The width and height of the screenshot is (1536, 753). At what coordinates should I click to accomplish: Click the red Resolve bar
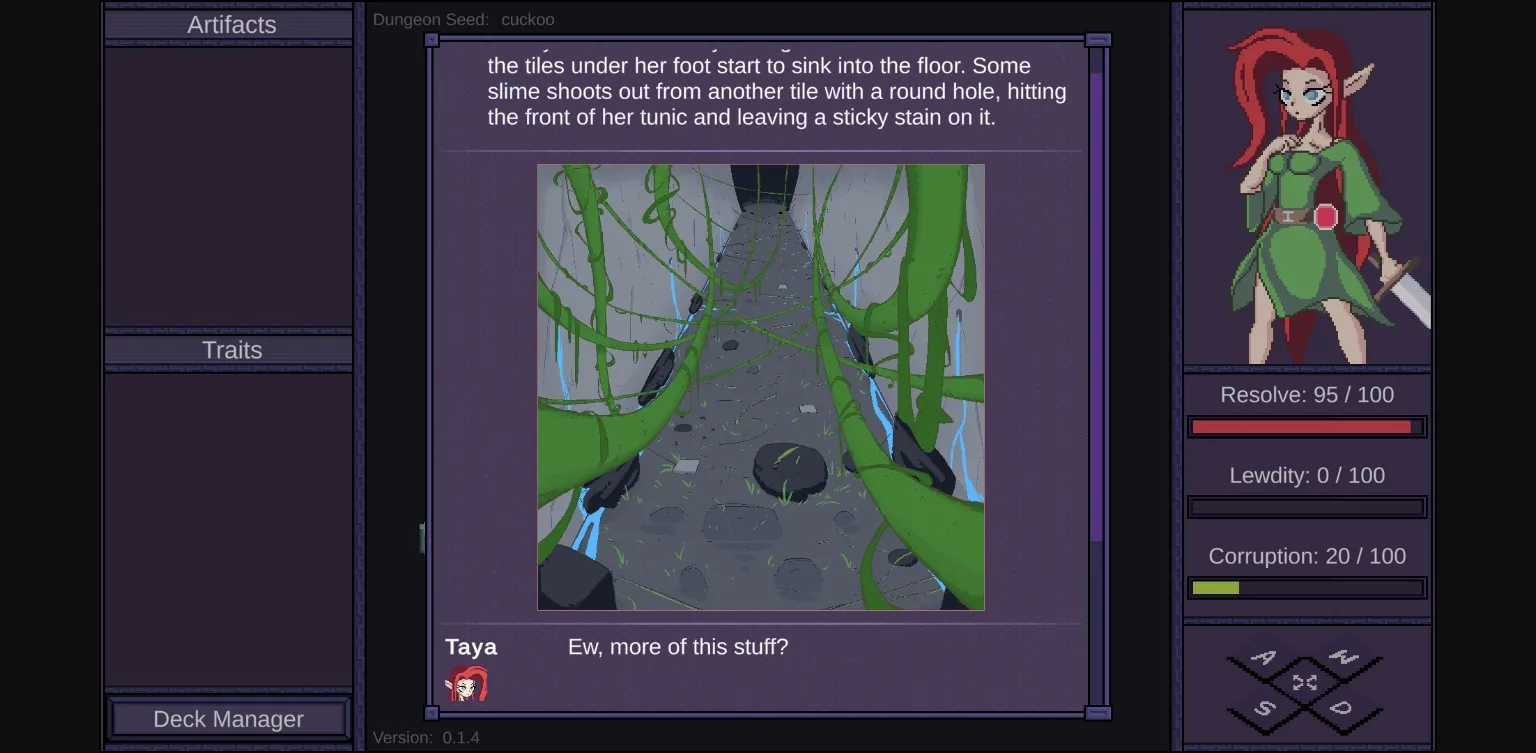pos(1306,427)
